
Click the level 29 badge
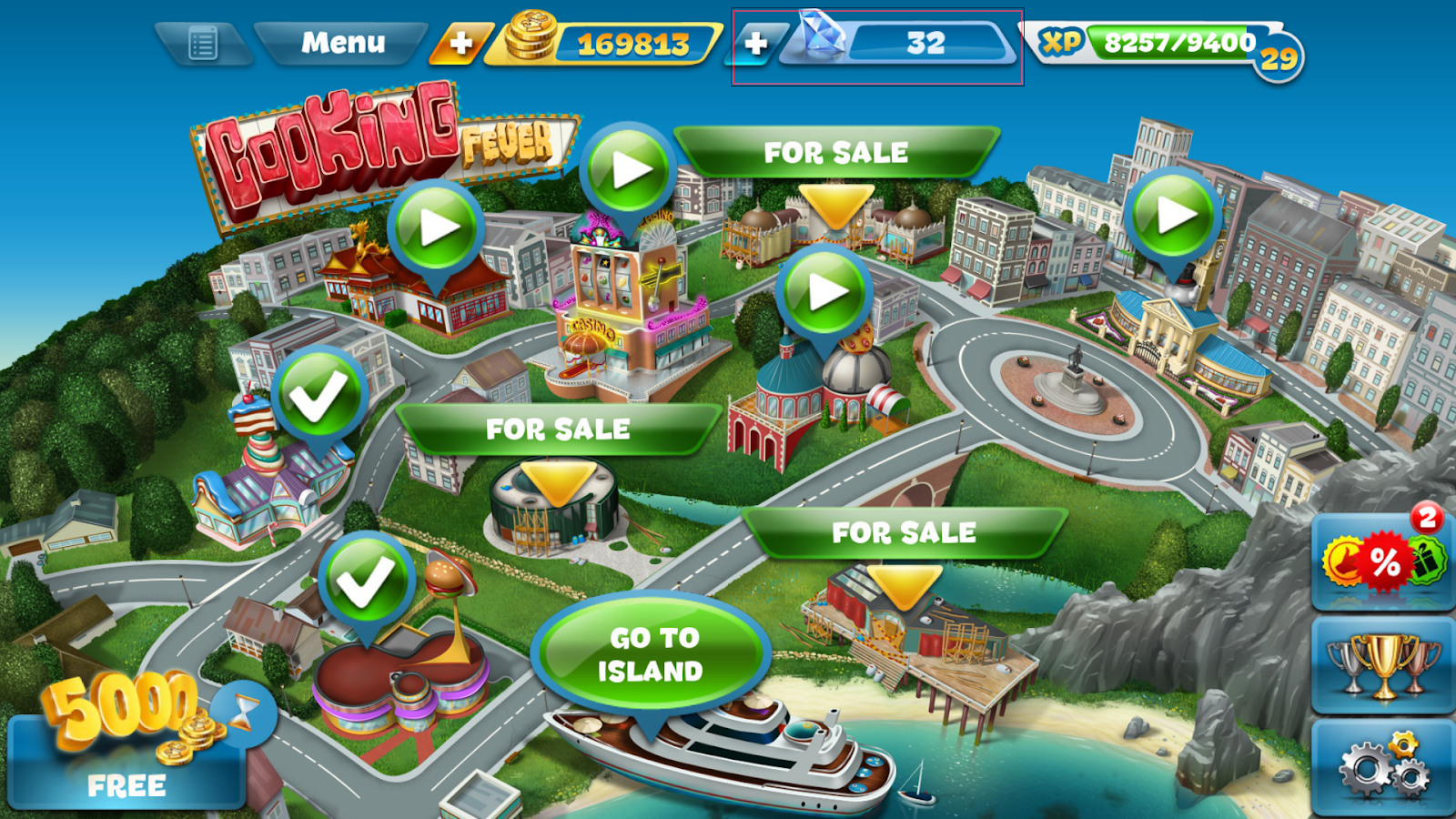click(1277, 53)
